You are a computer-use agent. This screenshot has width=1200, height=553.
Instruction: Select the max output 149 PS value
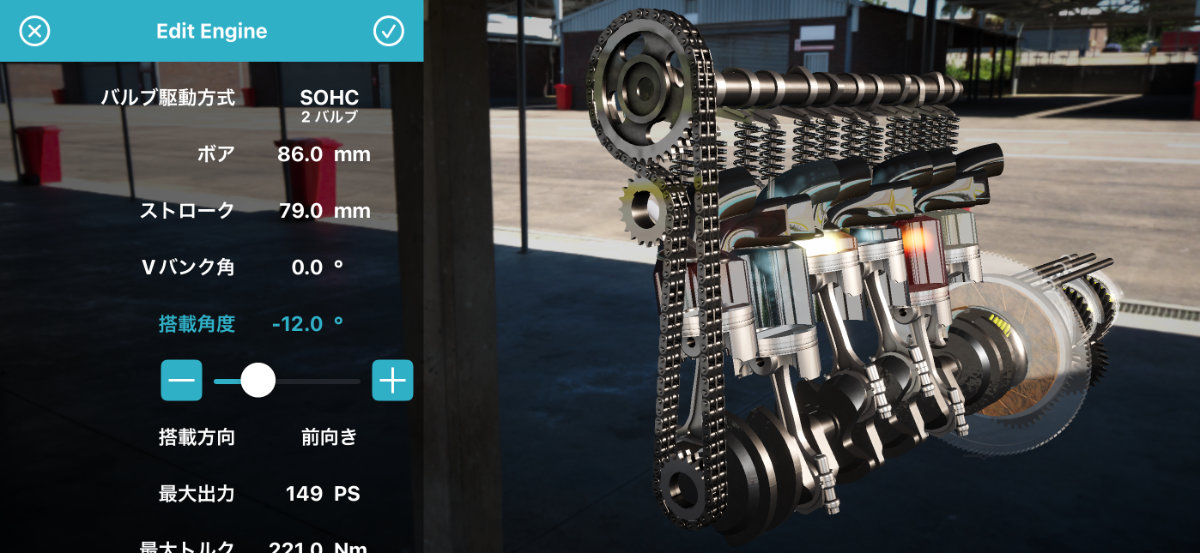(x=322, y=494)
